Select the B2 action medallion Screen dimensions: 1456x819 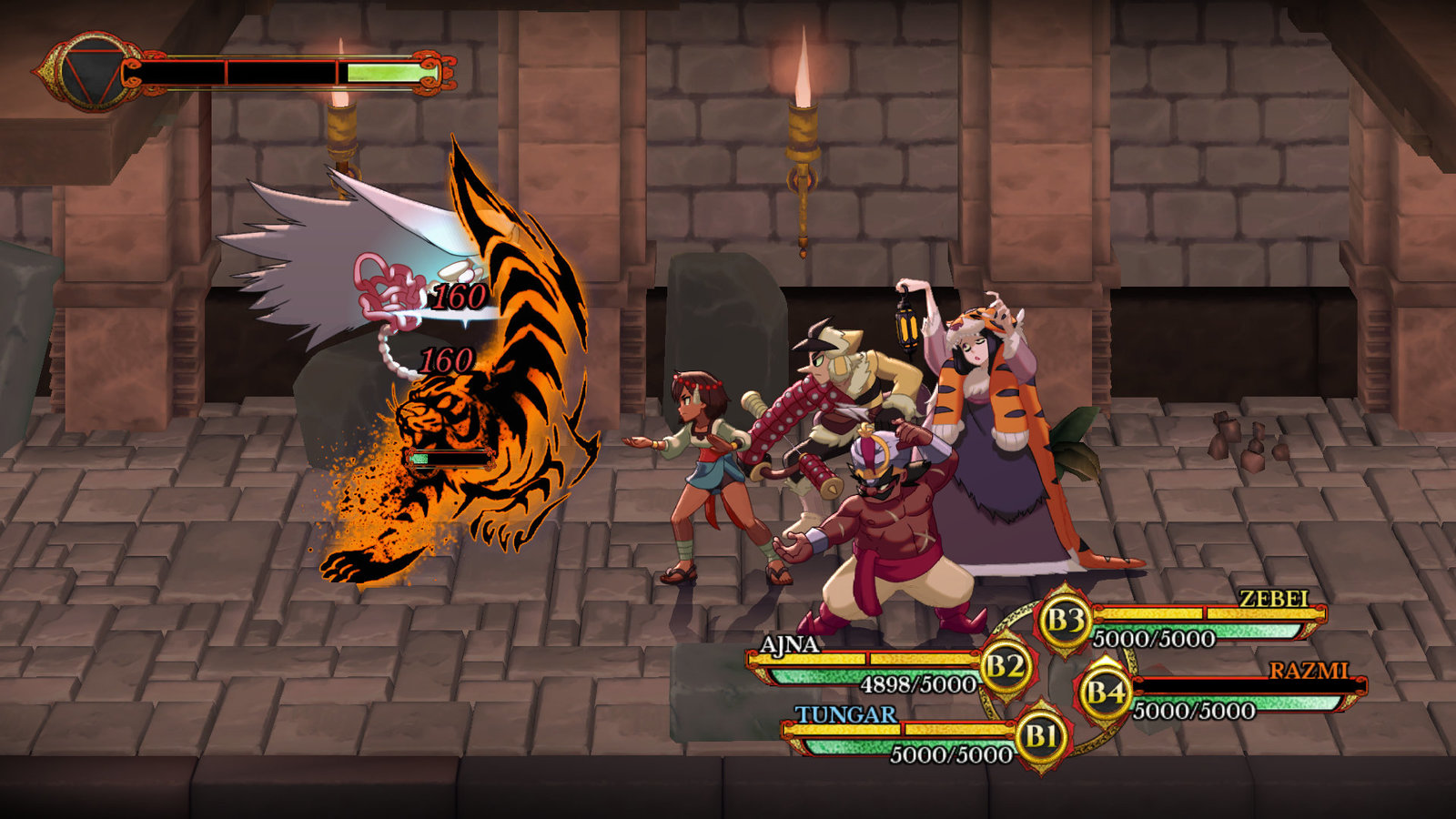point(1005,664)
